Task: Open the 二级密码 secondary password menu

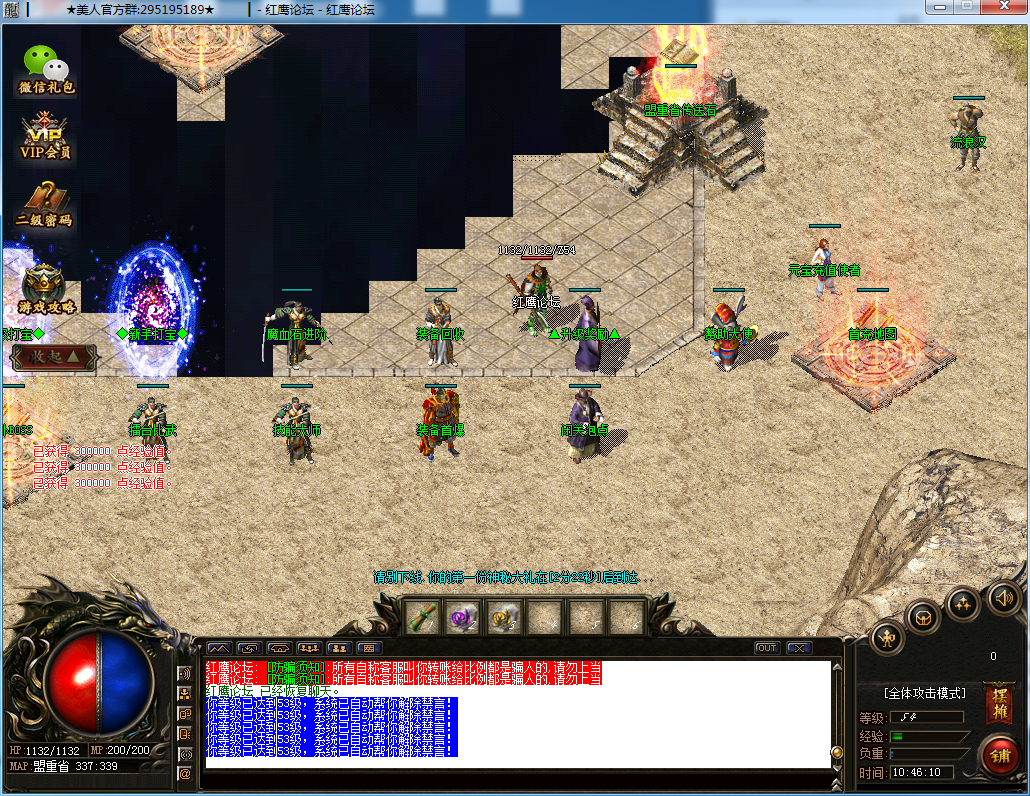Action: click(x=44, y=205)
